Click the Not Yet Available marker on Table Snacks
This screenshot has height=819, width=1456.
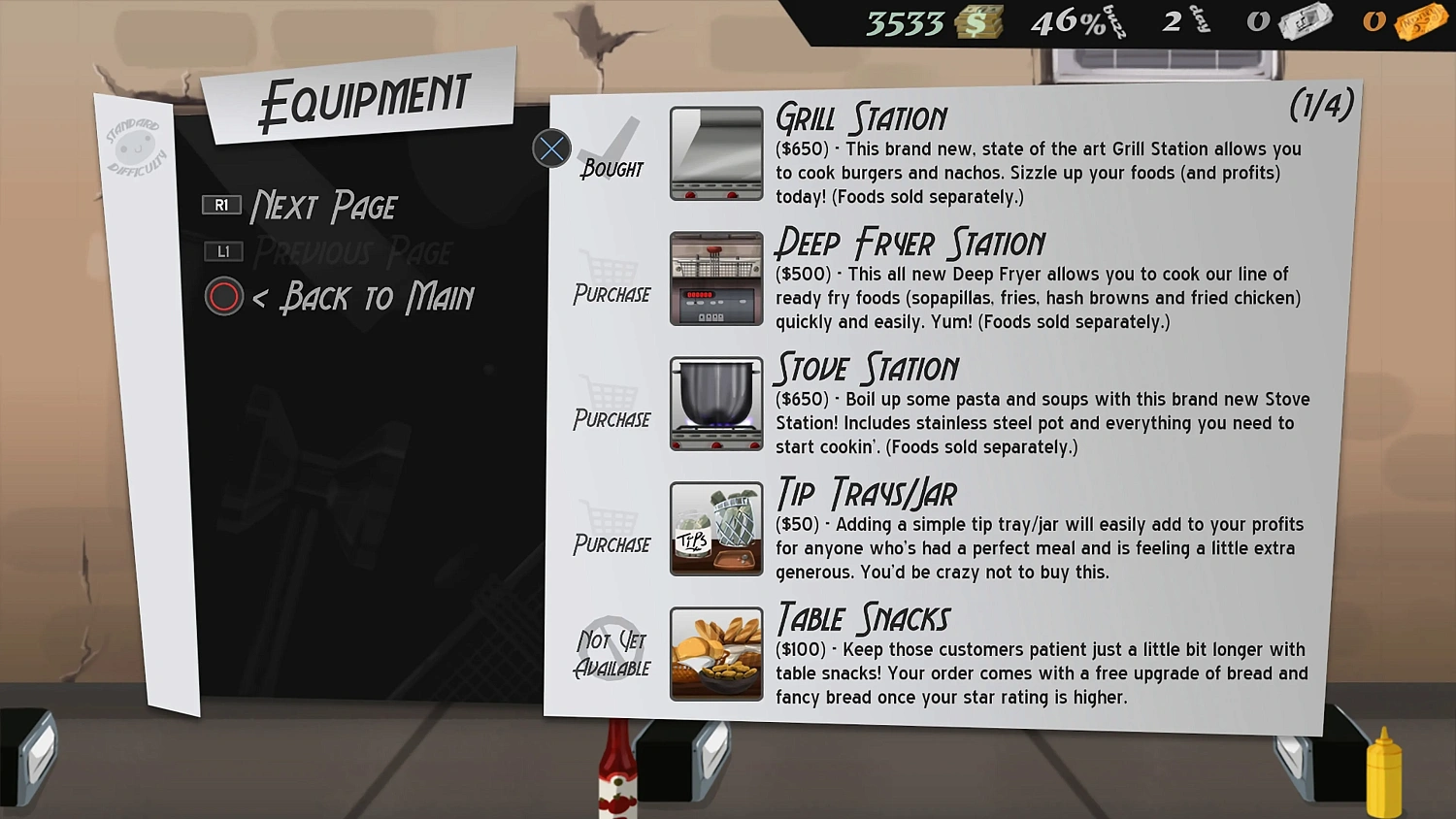tap(612, 648)
